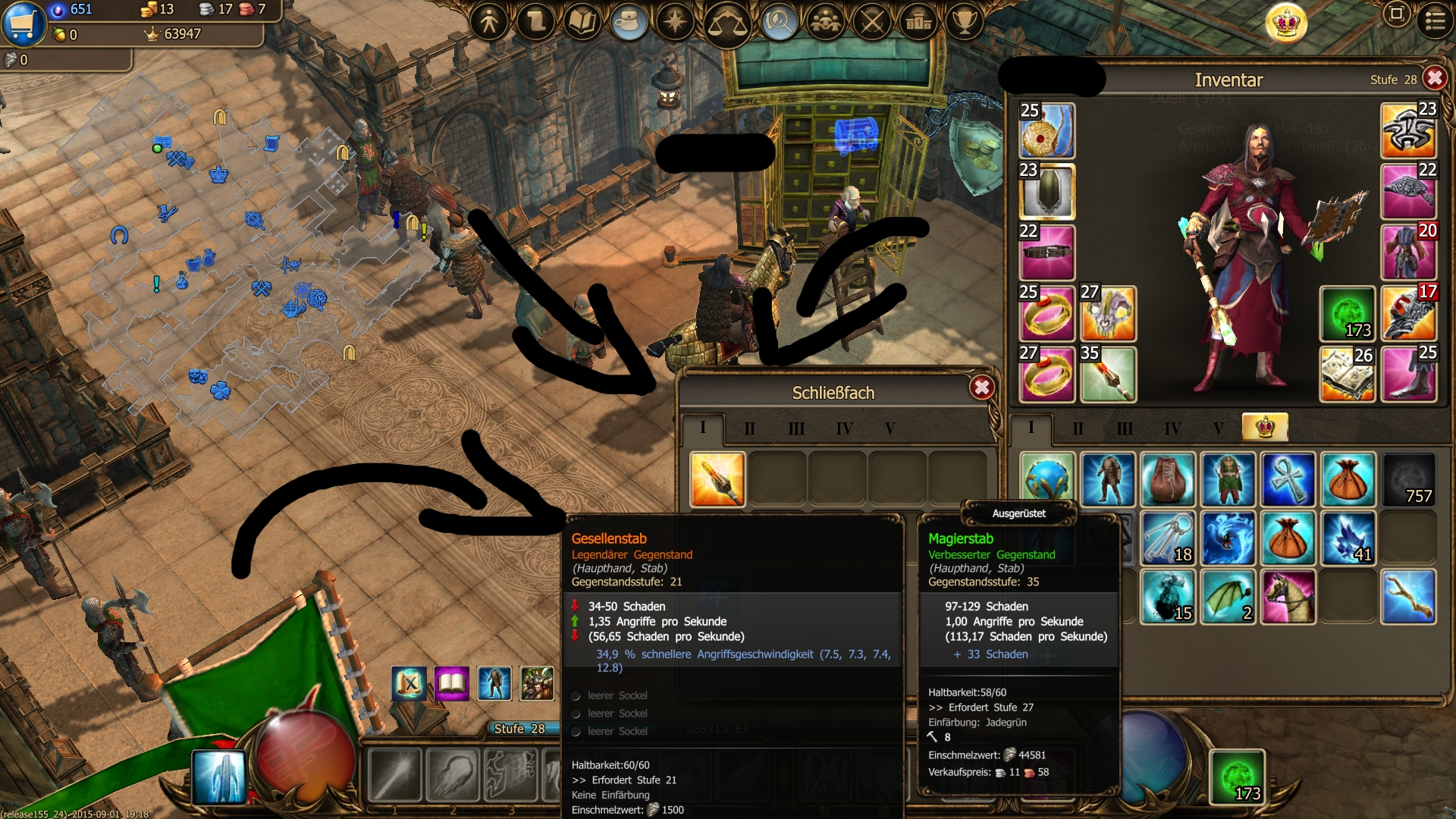
Task: Select the blue crystal stack of 41
Action: pyautogui.click(x=1348, y=538)
